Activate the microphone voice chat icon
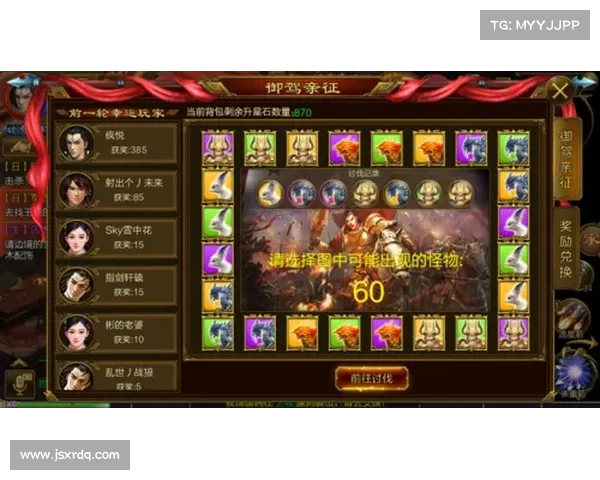The width and height of the screenshot is (600, 480). pyautogui.click(x=17, y=382)
